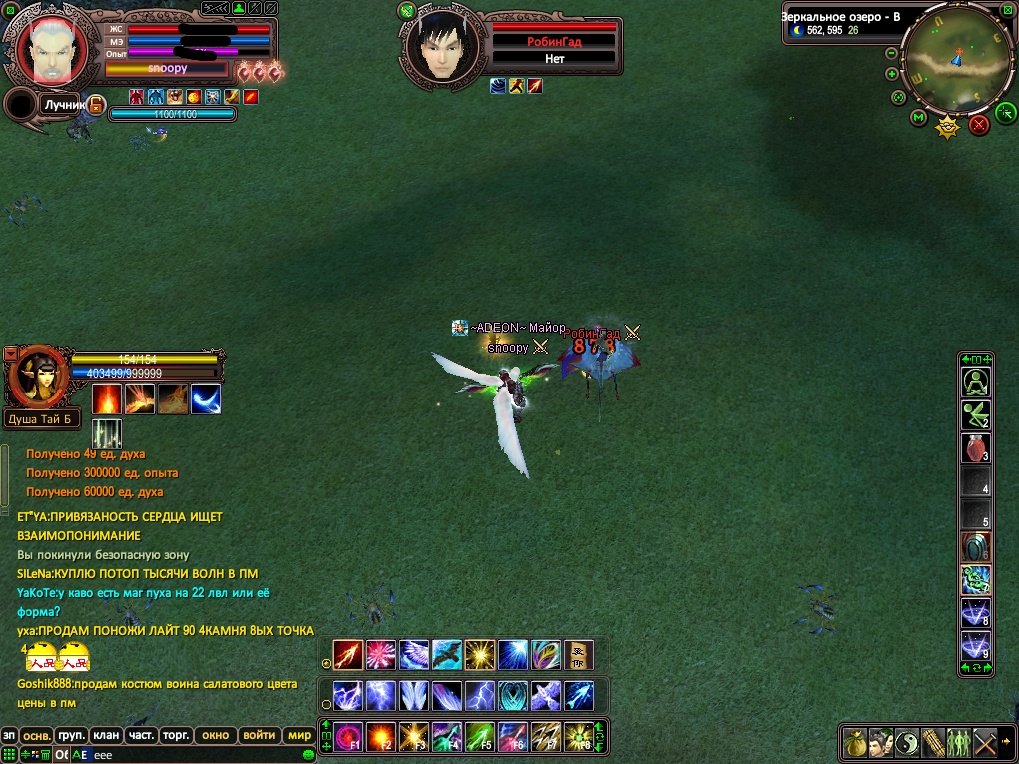Click the circular minimap
Image resolution: width=1019 pixels, height=764 pixels.
(957, 63)
